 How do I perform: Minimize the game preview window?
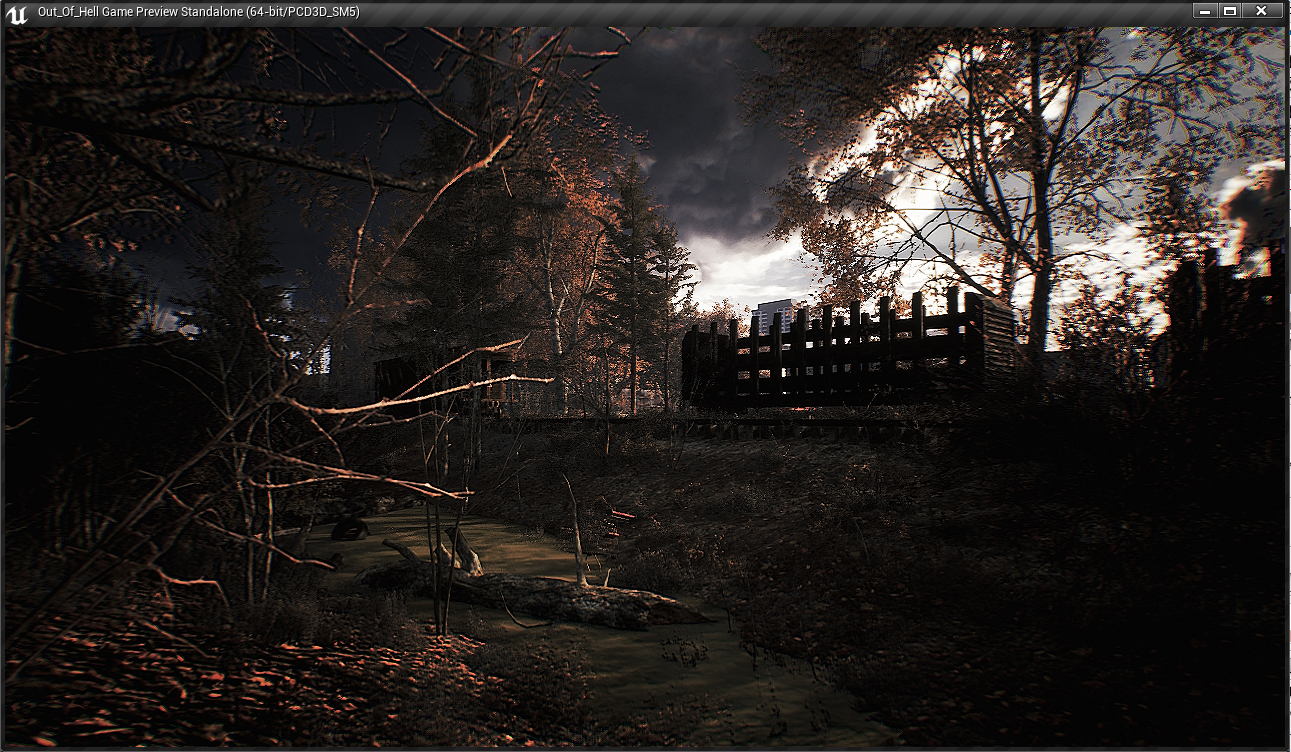[1205, 11]
